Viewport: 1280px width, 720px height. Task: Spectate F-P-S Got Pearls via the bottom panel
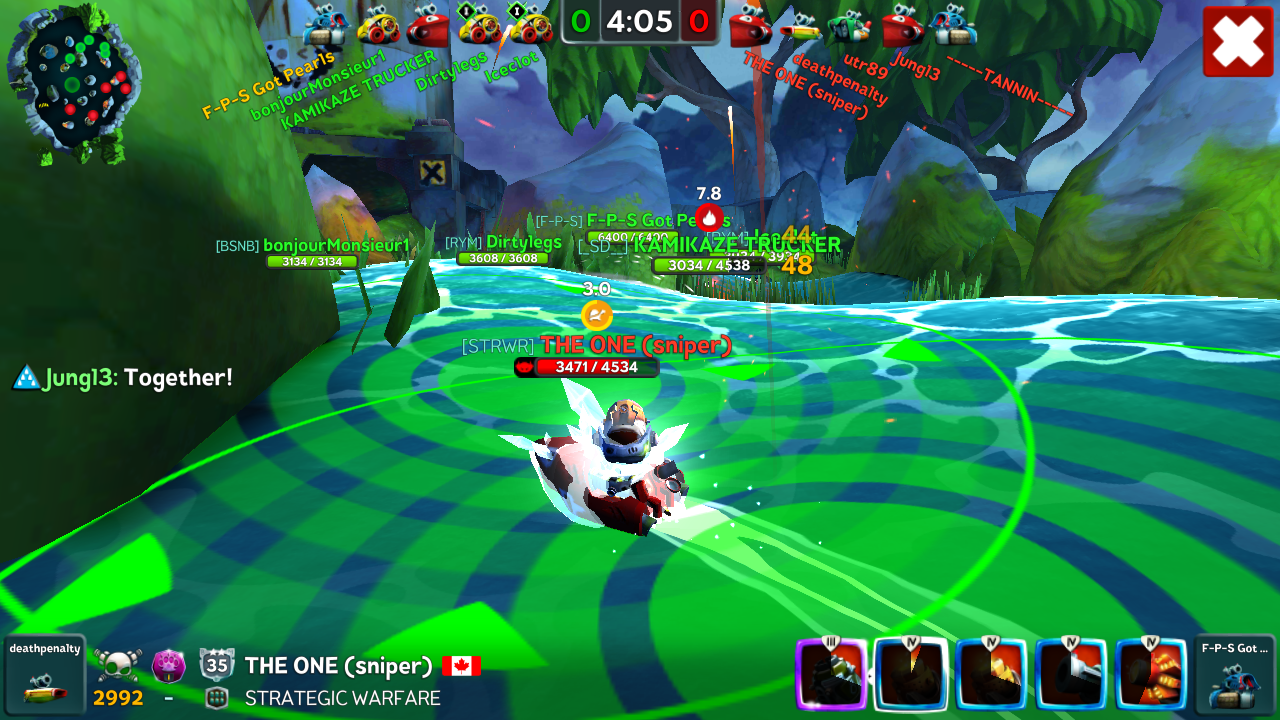pyautogui.click(x=1234, y=675)
